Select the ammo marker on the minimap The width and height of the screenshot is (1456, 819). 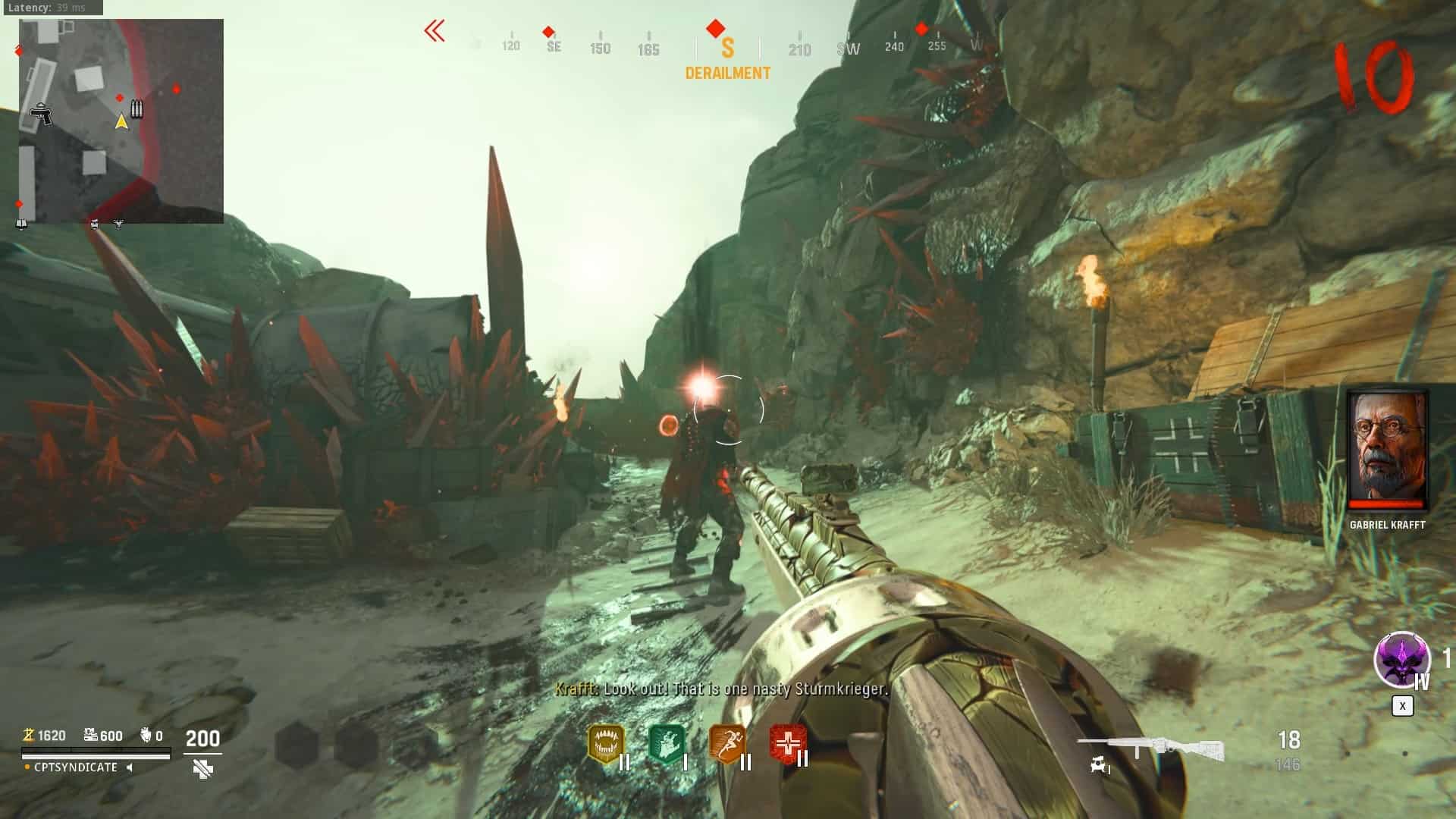tap(136, 109)
